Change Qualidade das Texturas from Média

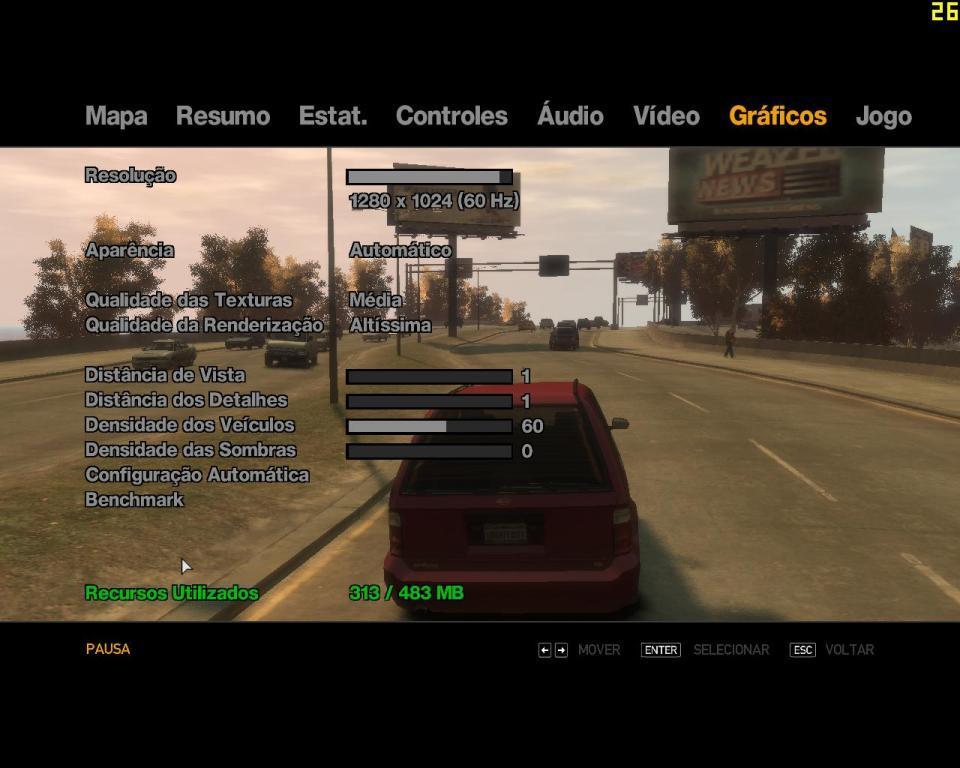click(x=376, y=300)
